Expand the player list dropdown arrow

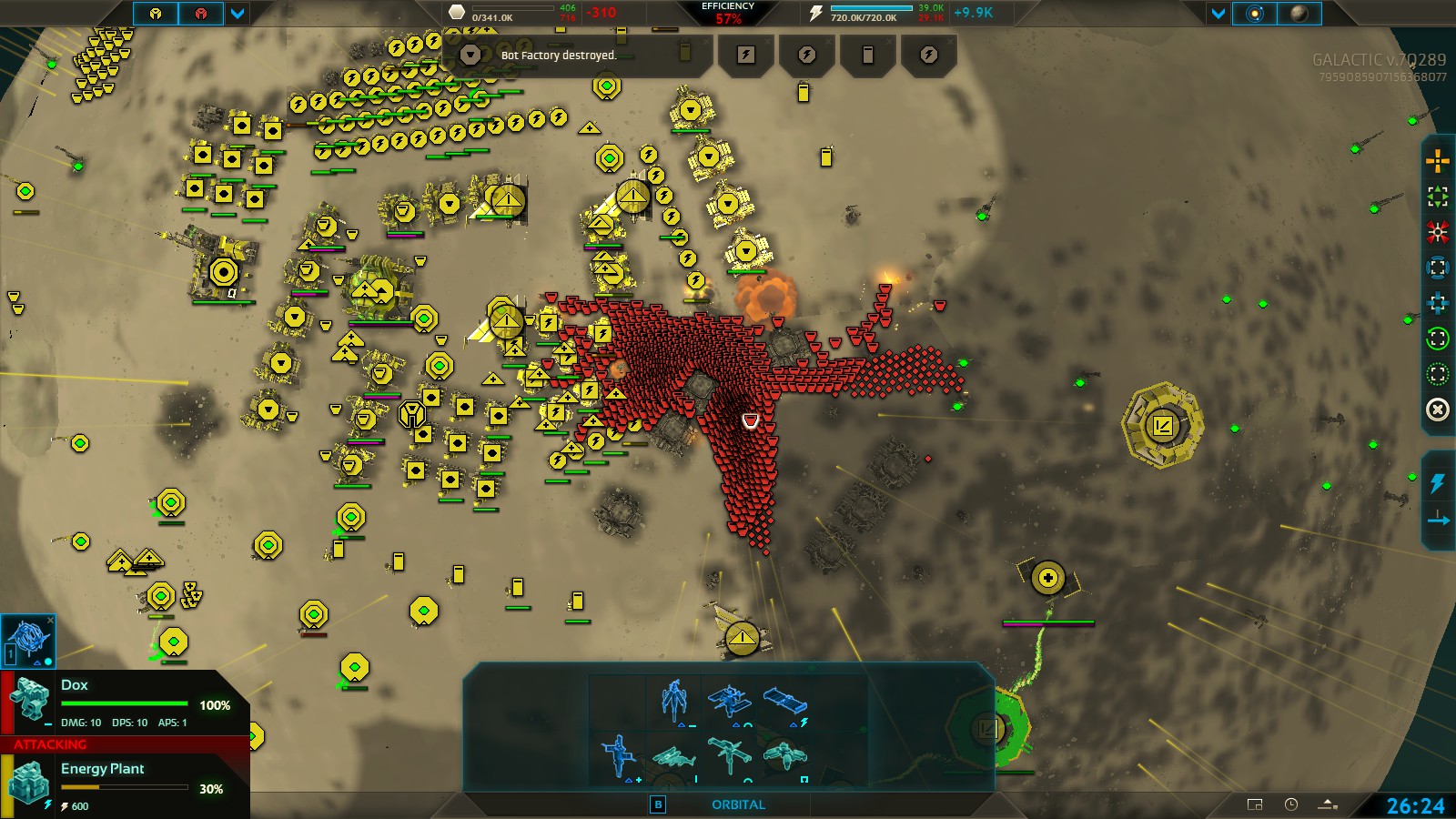(238, 14)
